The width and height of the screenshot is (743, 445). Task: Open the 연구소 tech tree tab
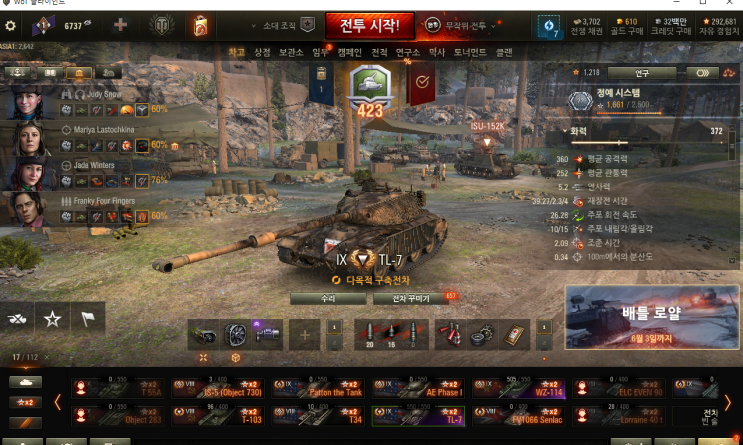click(x=407, y=52)
